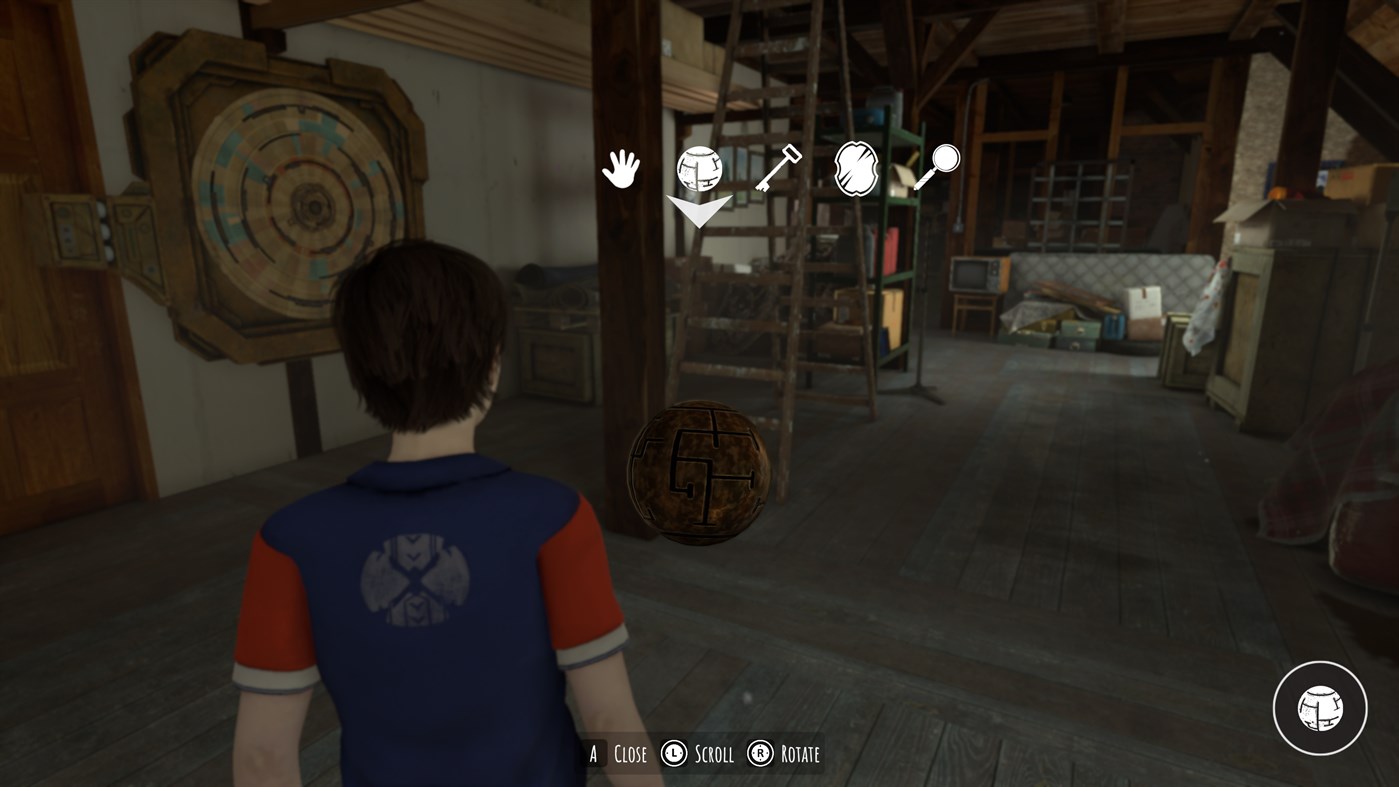
Task: Click the L stick Scroll icon
Action: coord(672,753)
